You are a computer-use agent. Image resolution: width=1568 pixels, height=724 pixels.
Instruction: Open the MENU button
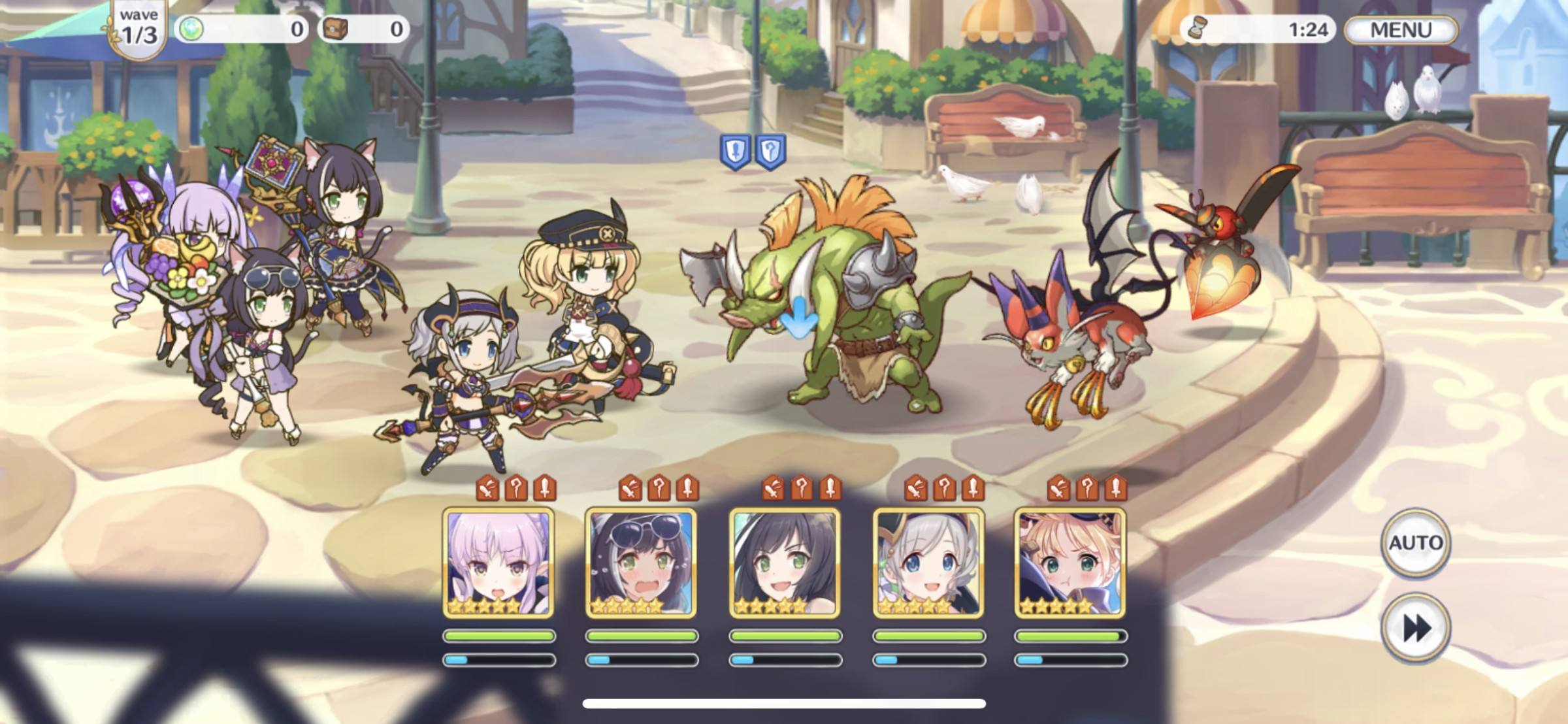[1400, 30]
